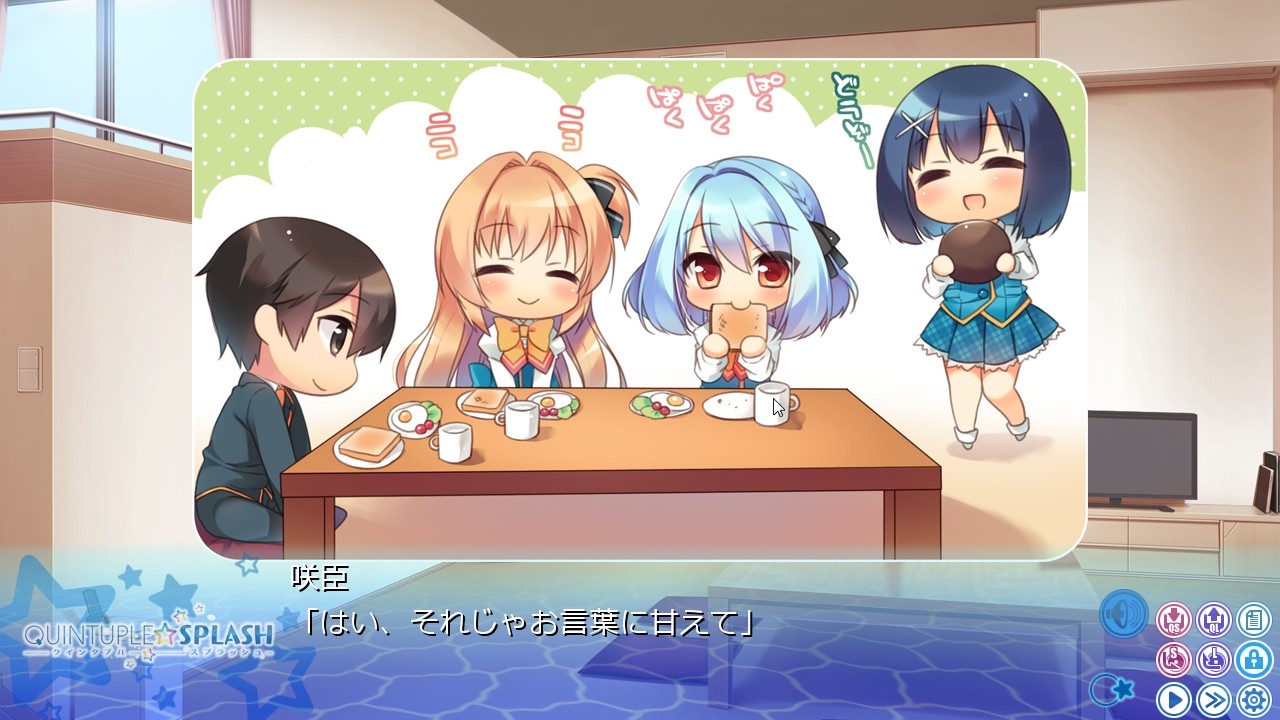Select the crescent star icon
1280x720 pixels.
tap(1113, 690)
